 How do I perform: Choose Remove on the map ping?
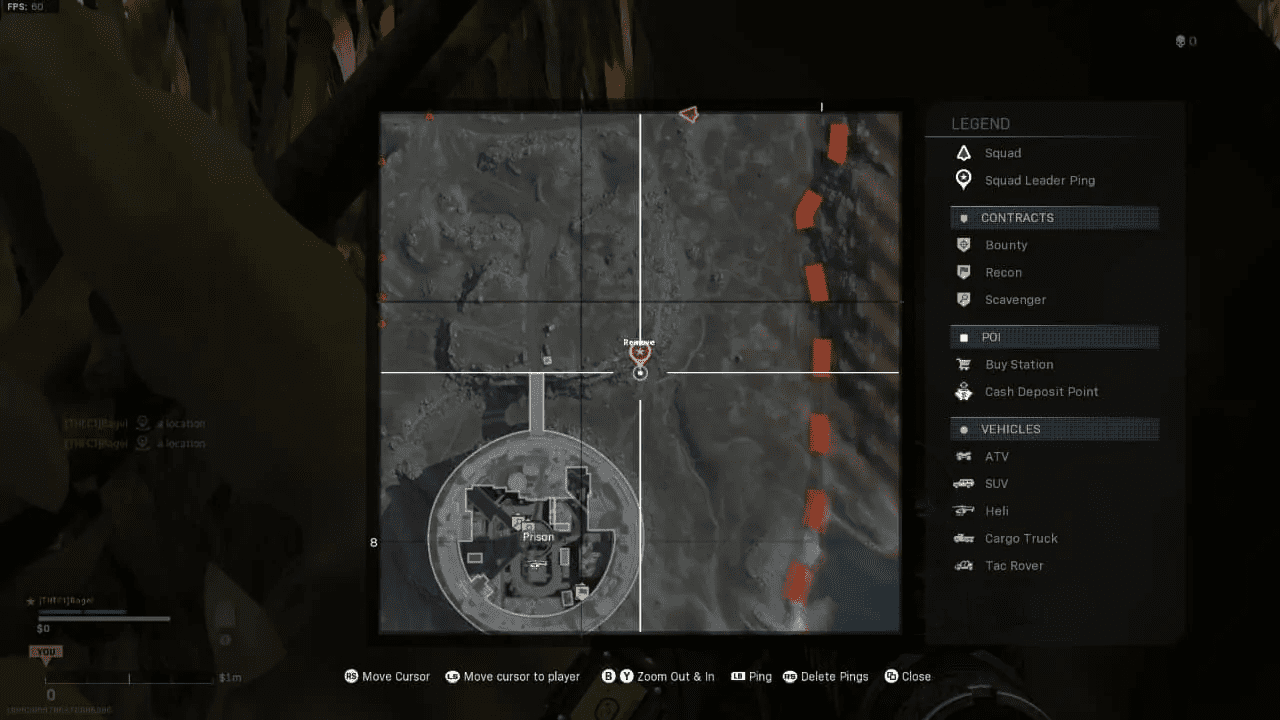point(639,341)
